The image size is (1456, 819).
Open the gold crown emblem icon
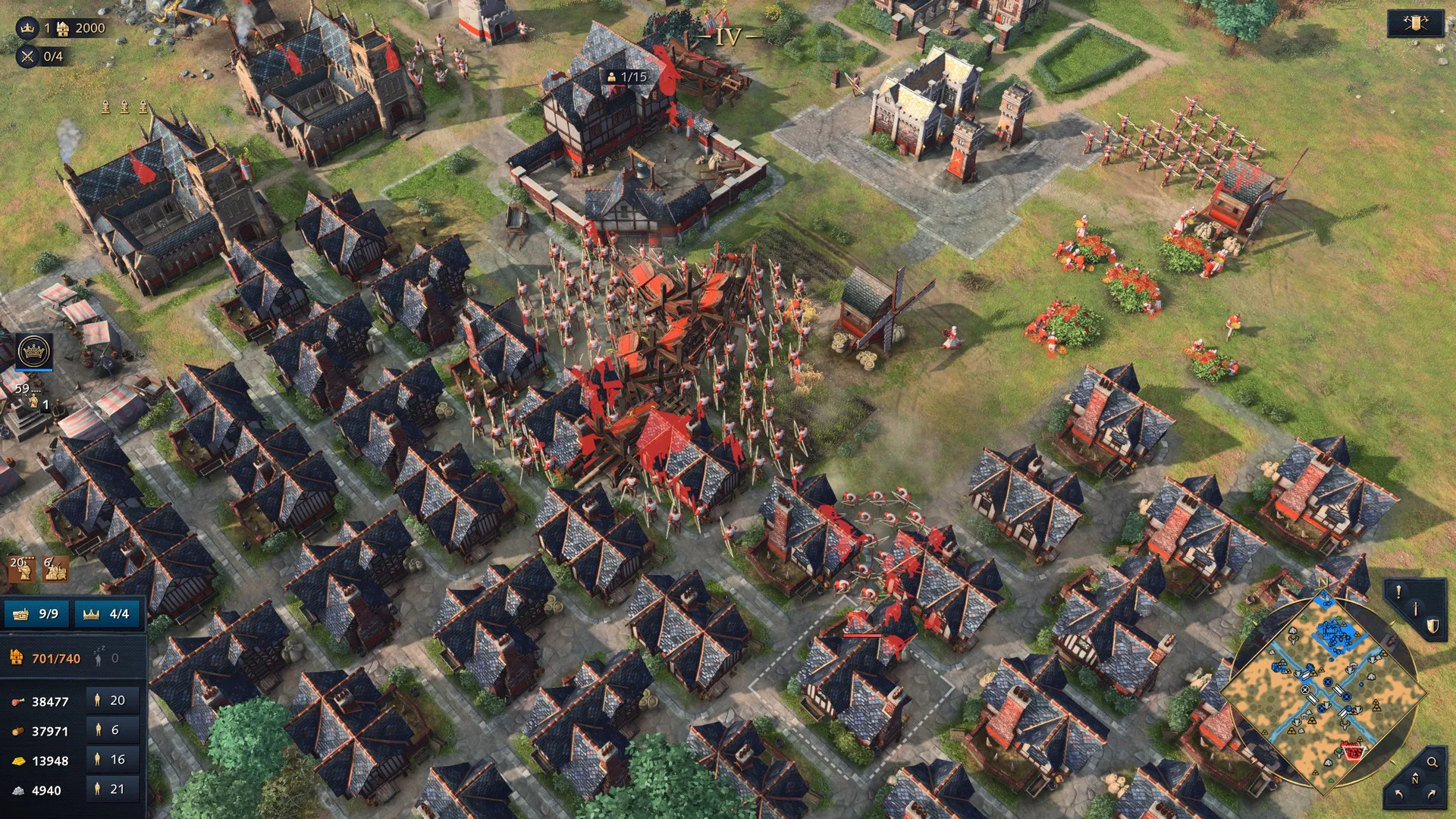[34, 352]
